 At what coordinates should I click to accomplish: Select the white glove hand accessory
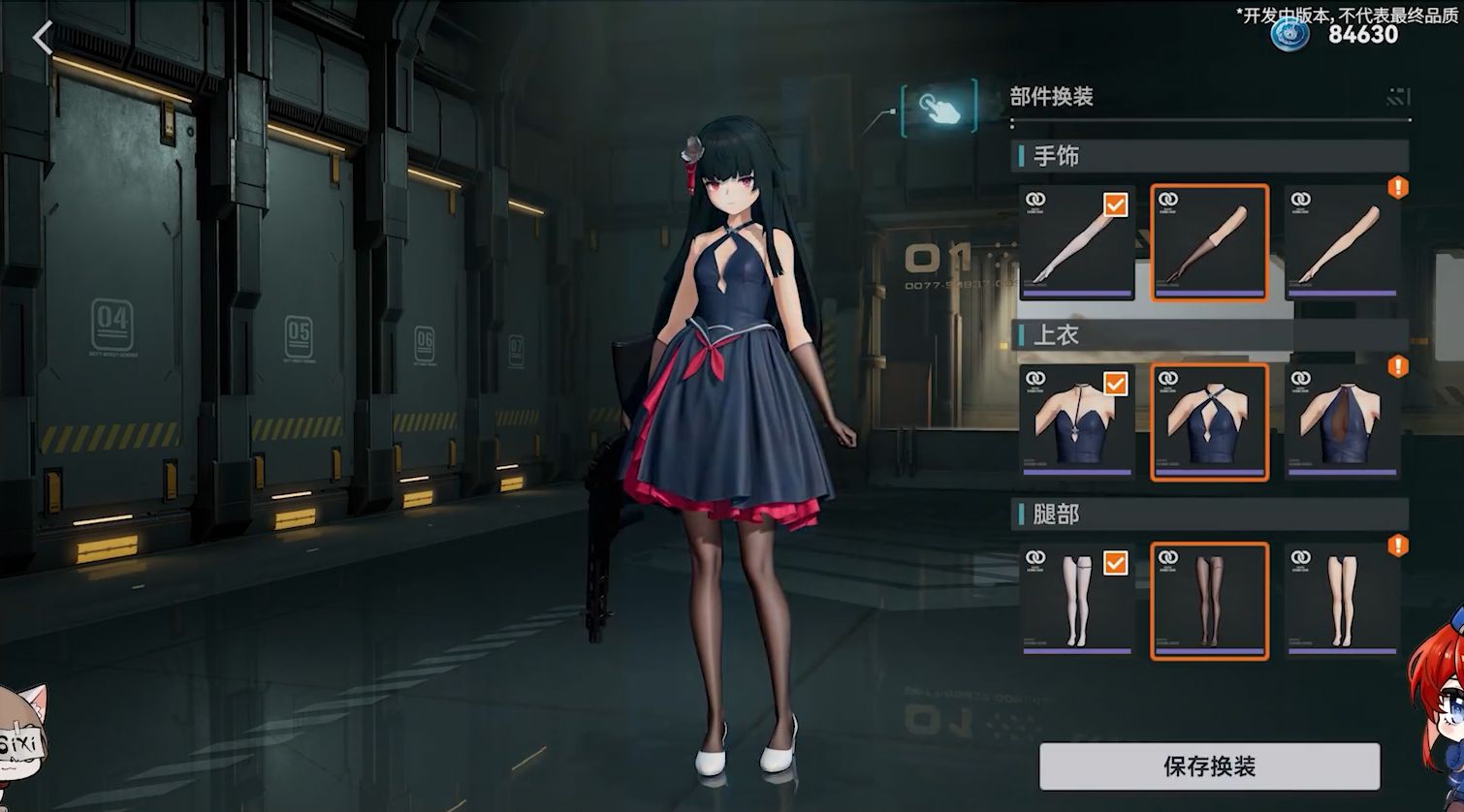(1077, 242)
